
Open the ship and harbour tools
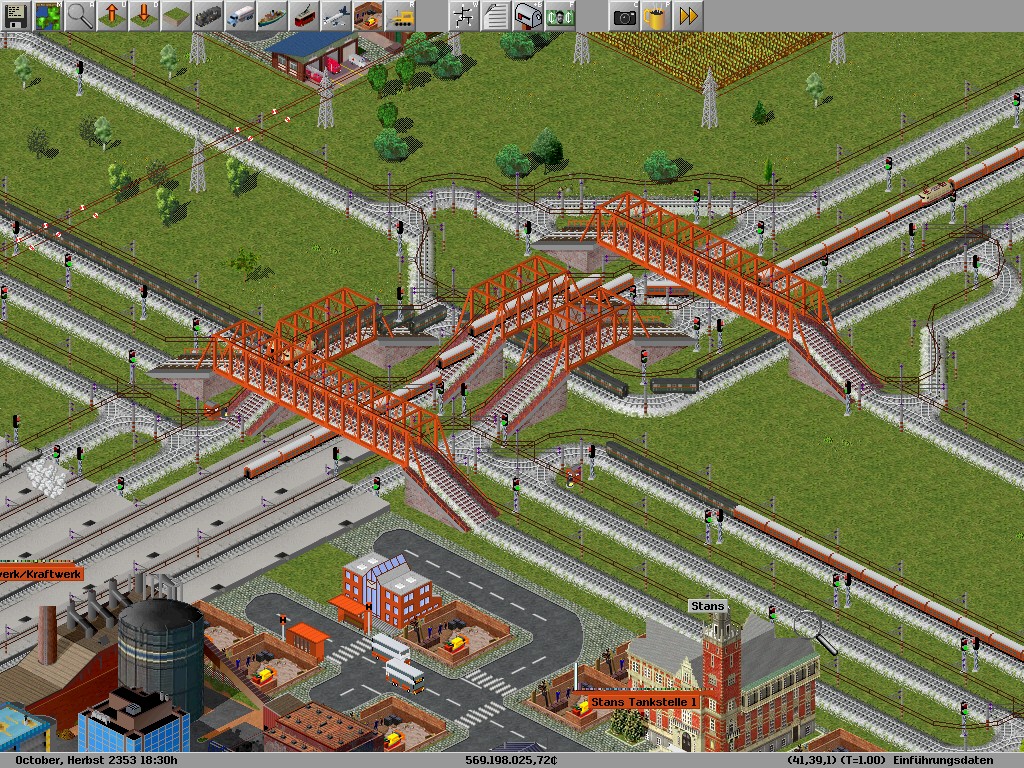(272, 16)
